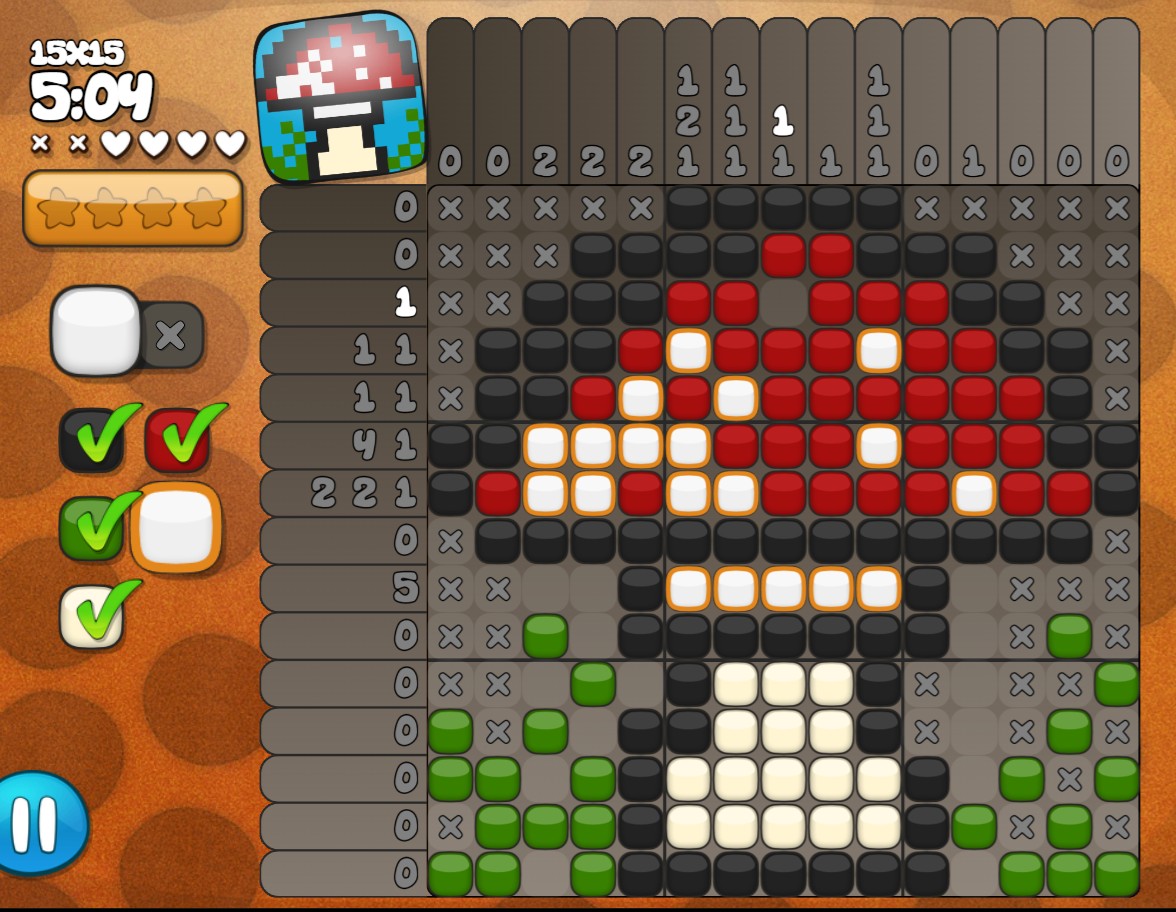Choose the red color swatch
This screenshot has height=912, width=1176.
coord(177,440)
